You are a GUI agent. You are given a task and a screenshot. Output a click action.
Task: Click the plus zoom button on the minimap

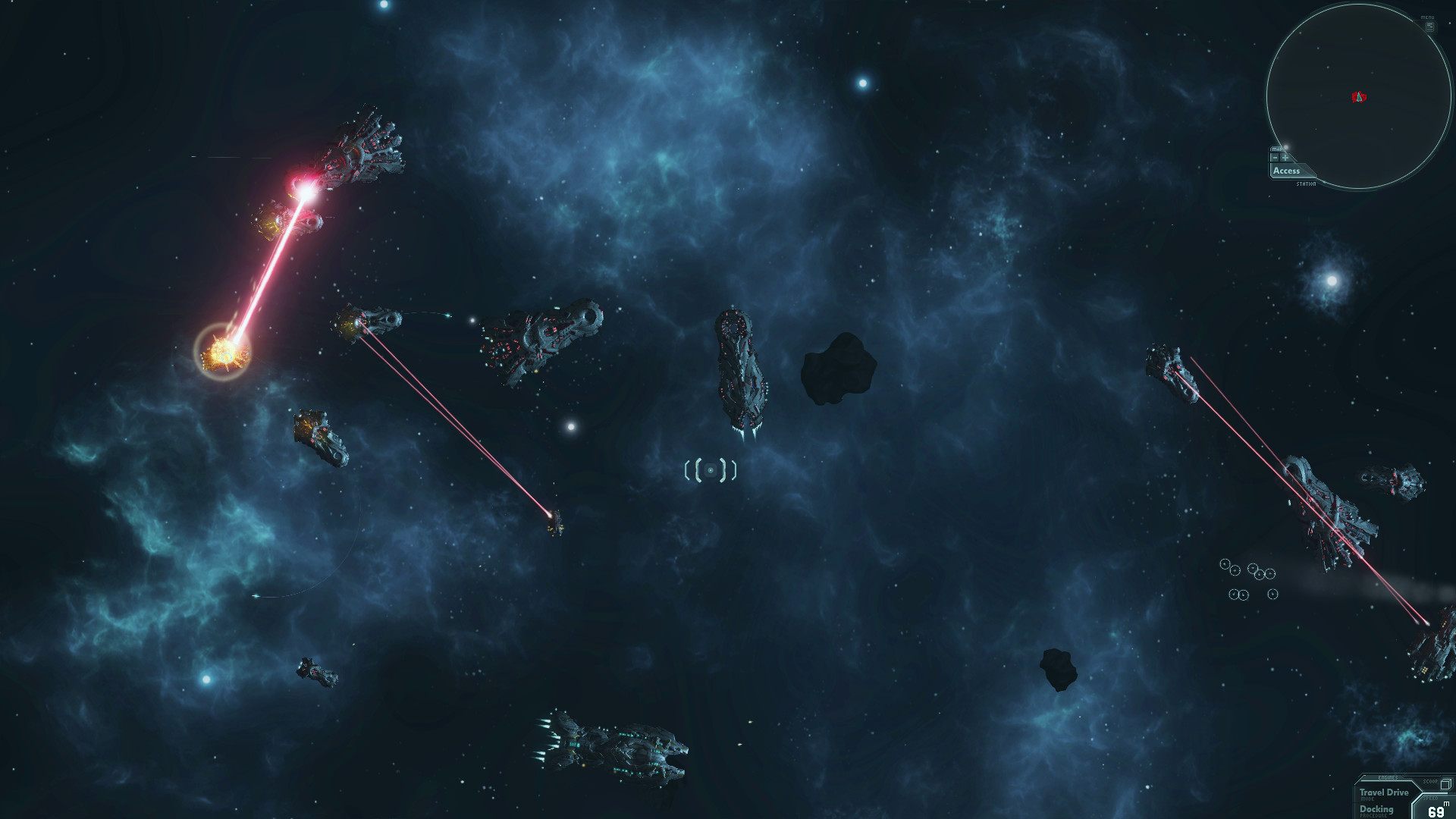tap(1285, 157)
